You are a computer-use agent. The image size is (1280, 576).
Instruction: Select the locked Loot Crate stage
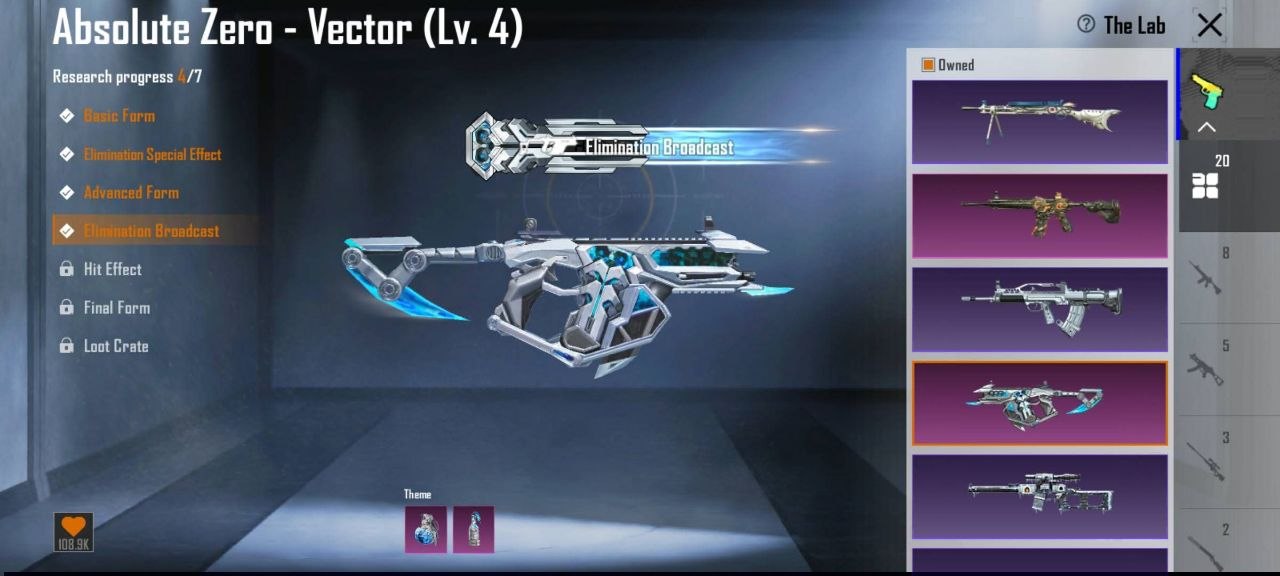pyautogui.click(x=115, y=346)
